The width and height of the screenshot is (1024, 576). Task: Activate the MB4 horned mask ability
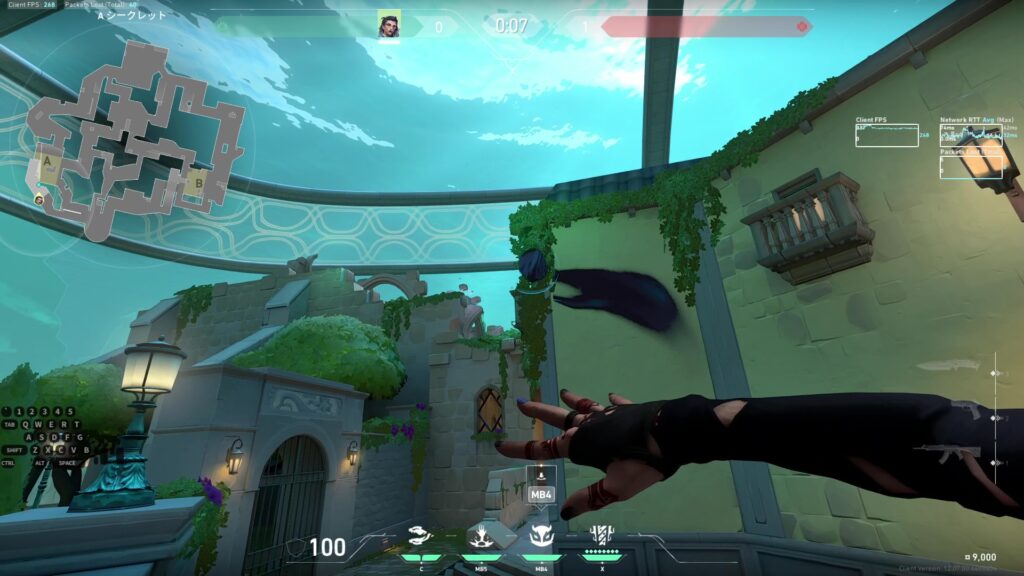coord(541,538)
